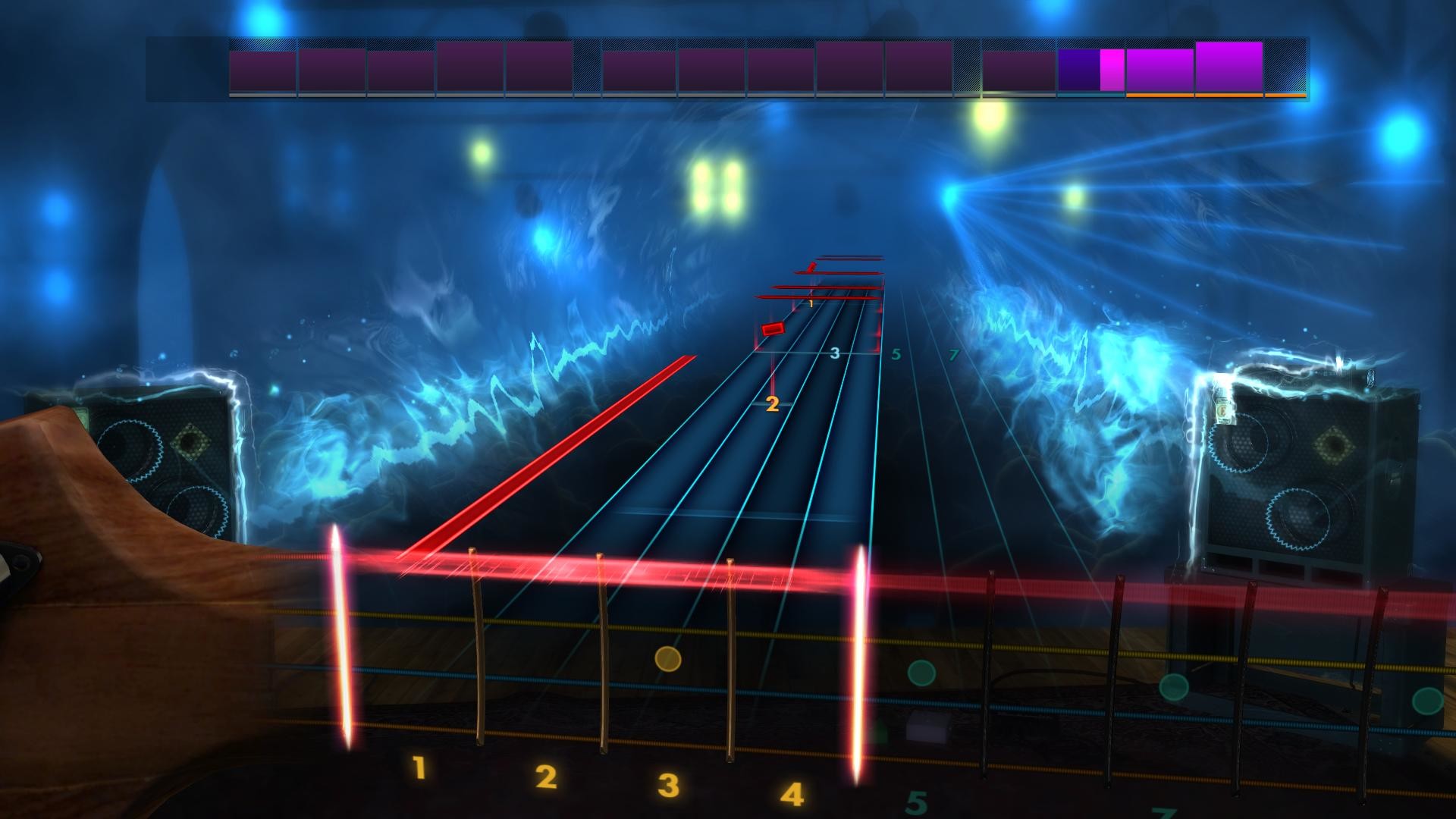Click the orange fret label 1 at the bottom
The height and width of the screenshot is (819, 1456).
click(417, 767)
